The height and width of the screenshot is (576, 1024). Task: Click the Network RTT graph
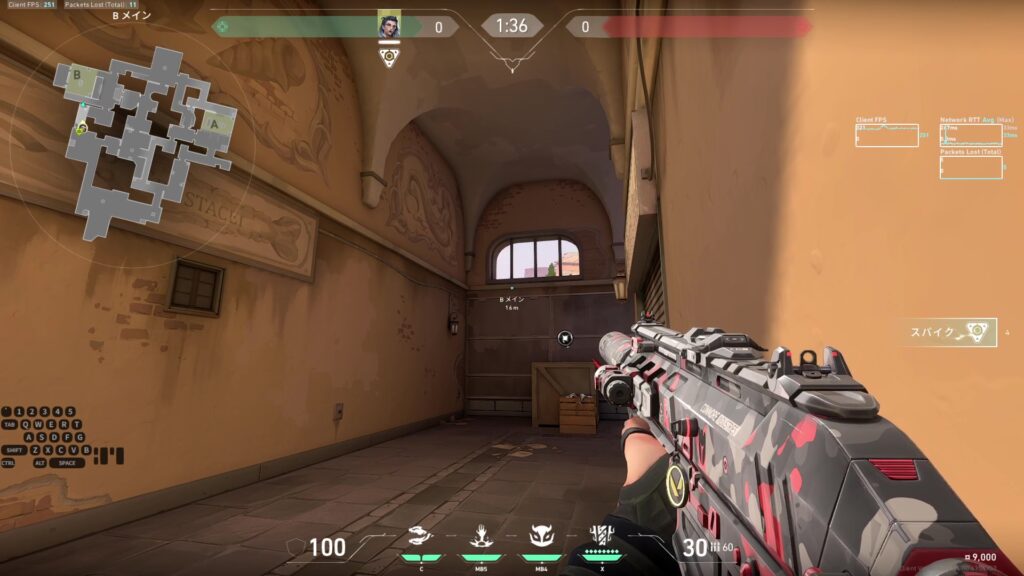pos(970,135)
